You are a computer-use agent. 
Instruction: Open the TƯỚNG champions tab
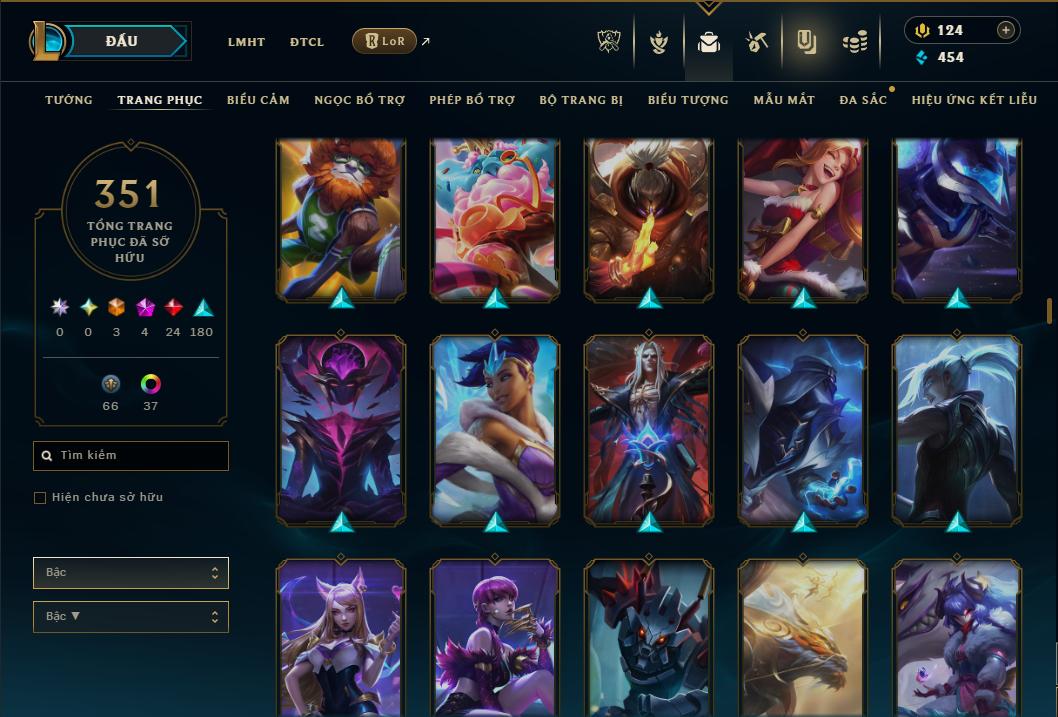pos(69,100)
